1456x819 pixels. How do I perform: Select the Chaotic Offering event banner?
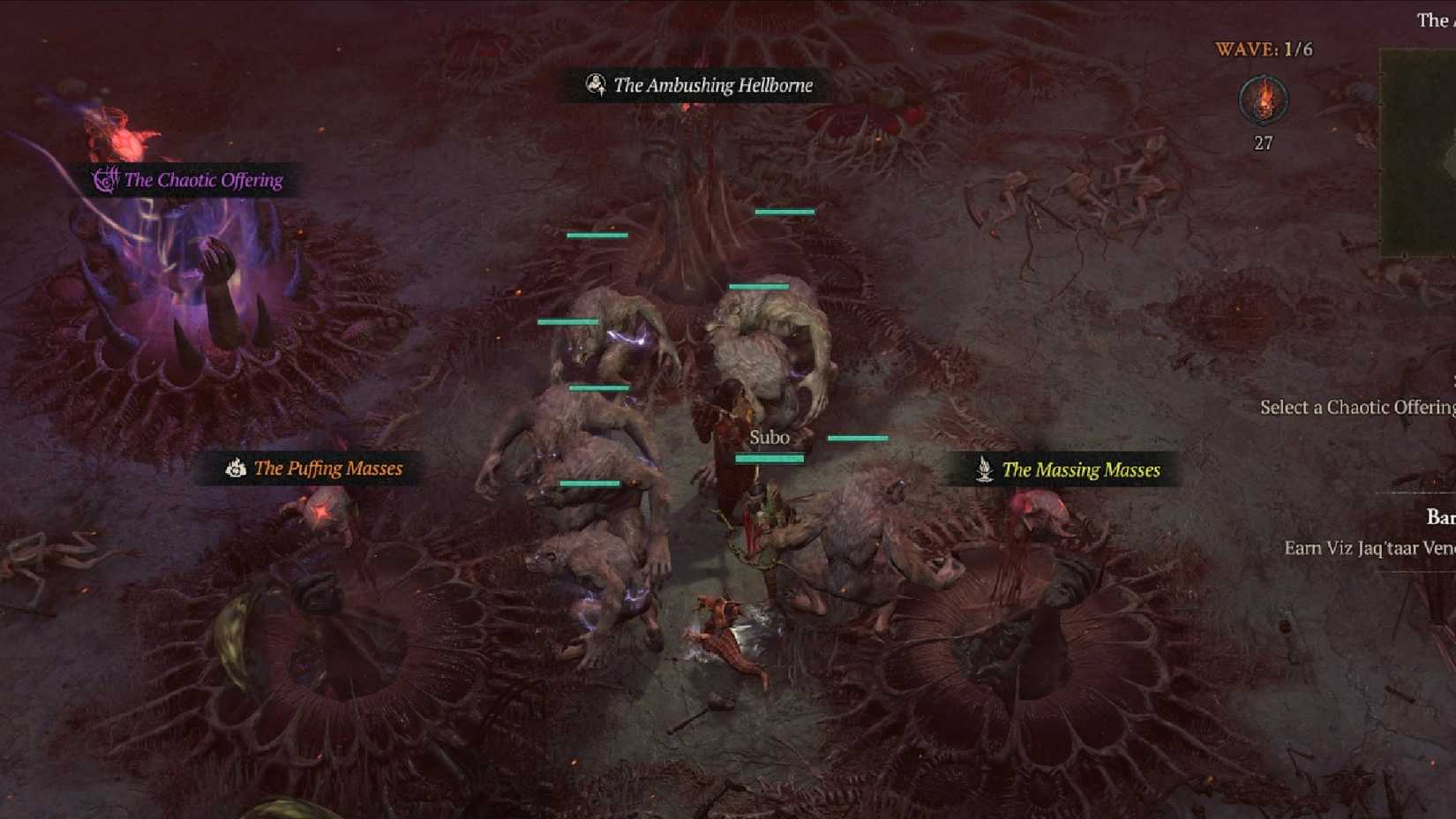point(191,180)
